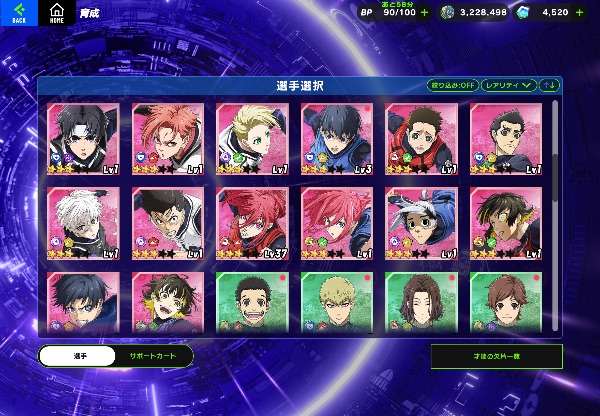Switch to the 選手 tab

point(75,356)
